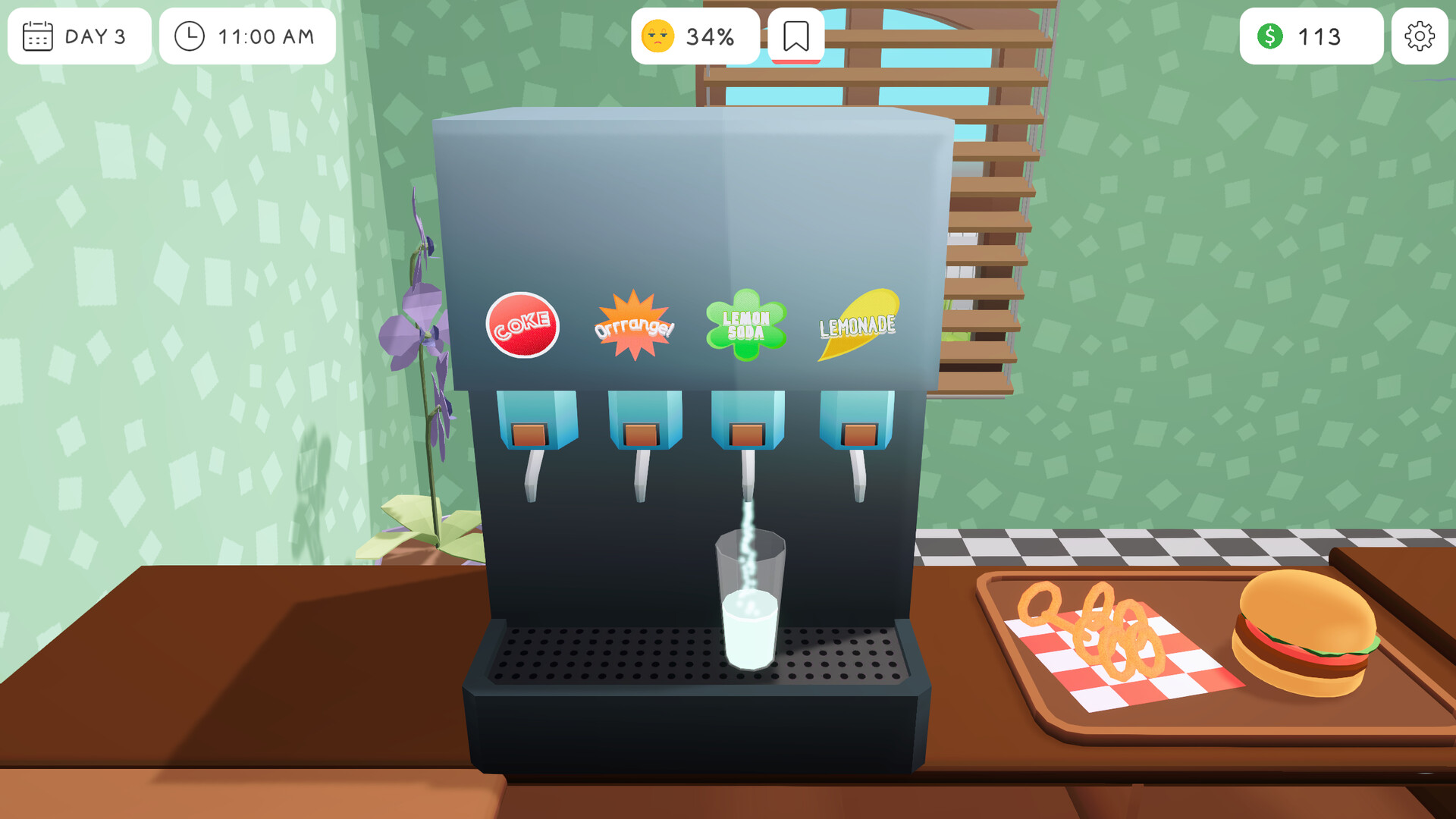1456x819 pixels.
Task: Select the Orrrange! soda flavor icon
Action: click(x=634, y=325)
